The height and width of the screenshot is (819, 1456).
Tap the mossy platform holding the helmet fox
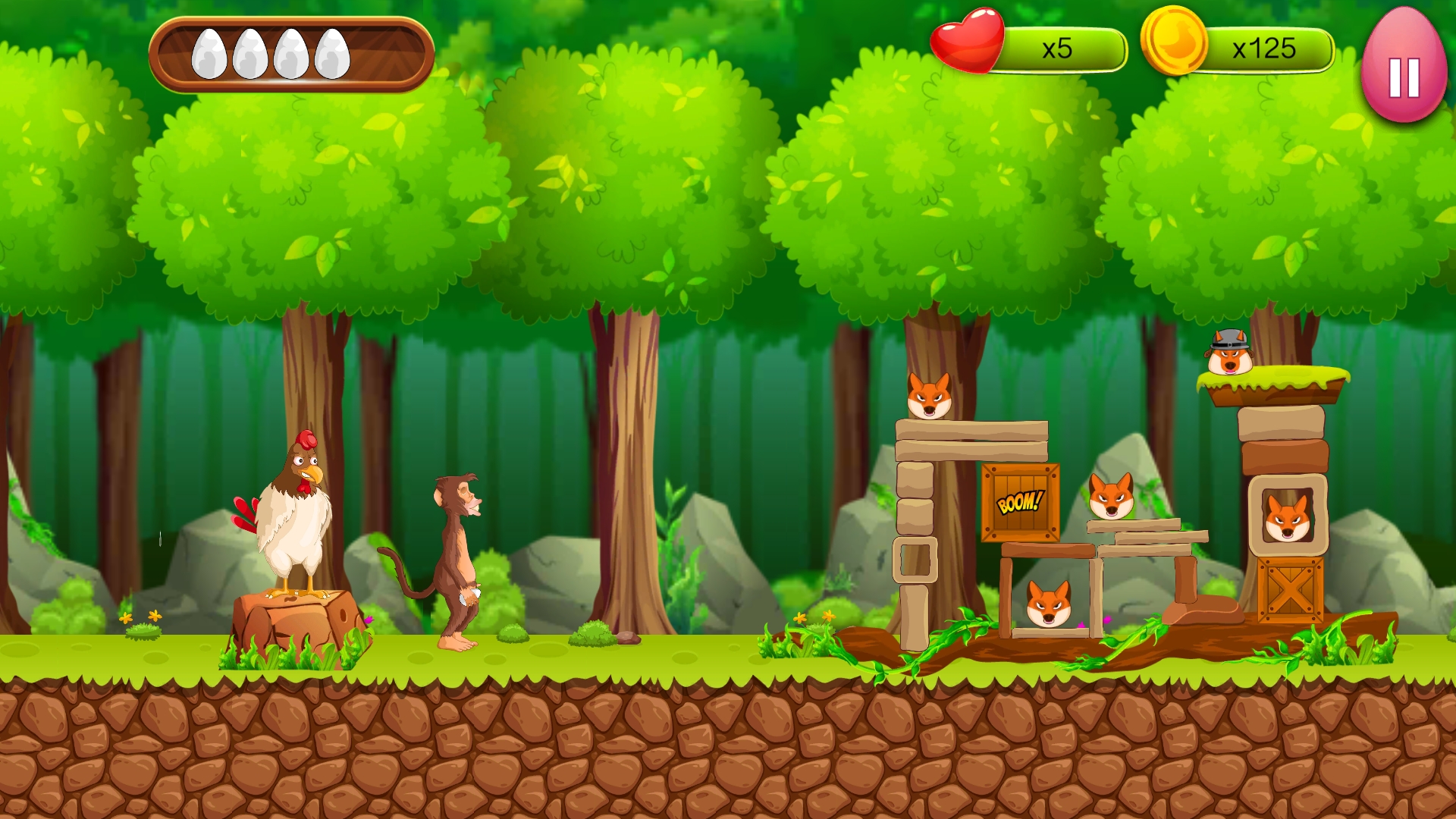pyautogui.click(x=1274, y=383)
